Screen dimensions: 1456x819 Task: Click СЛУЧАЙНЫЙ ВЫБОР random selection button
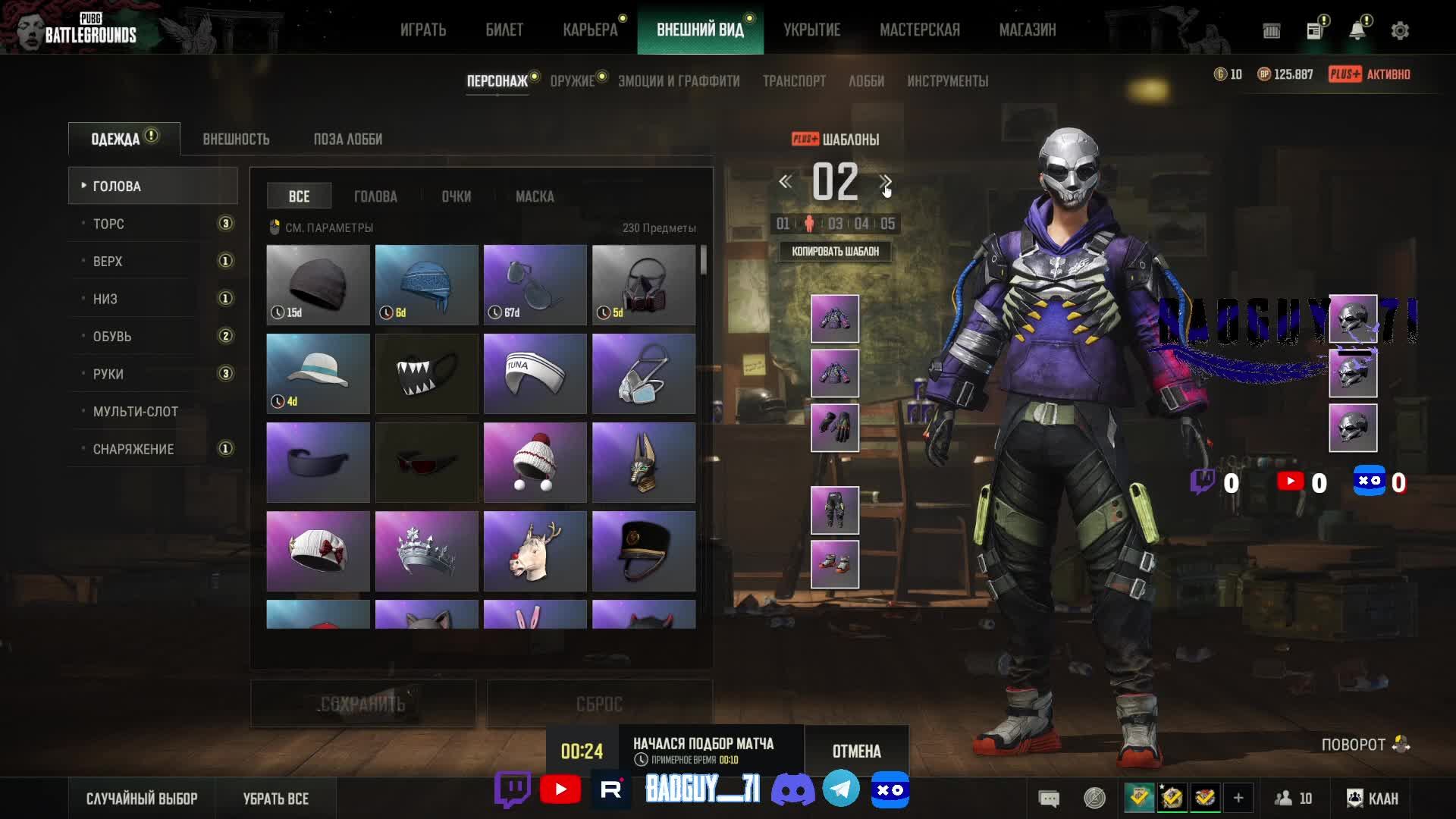point(142,799)
